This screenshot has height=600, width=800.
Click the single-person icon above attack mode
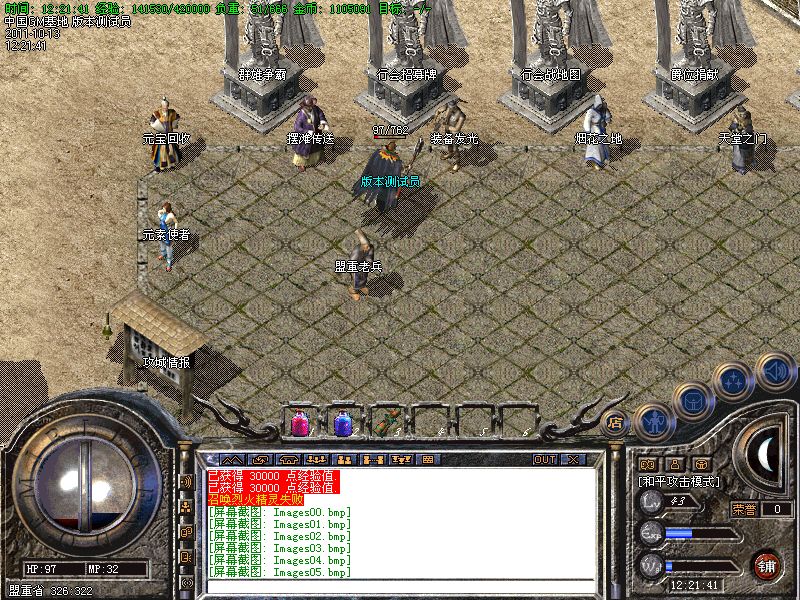[675, 464]
